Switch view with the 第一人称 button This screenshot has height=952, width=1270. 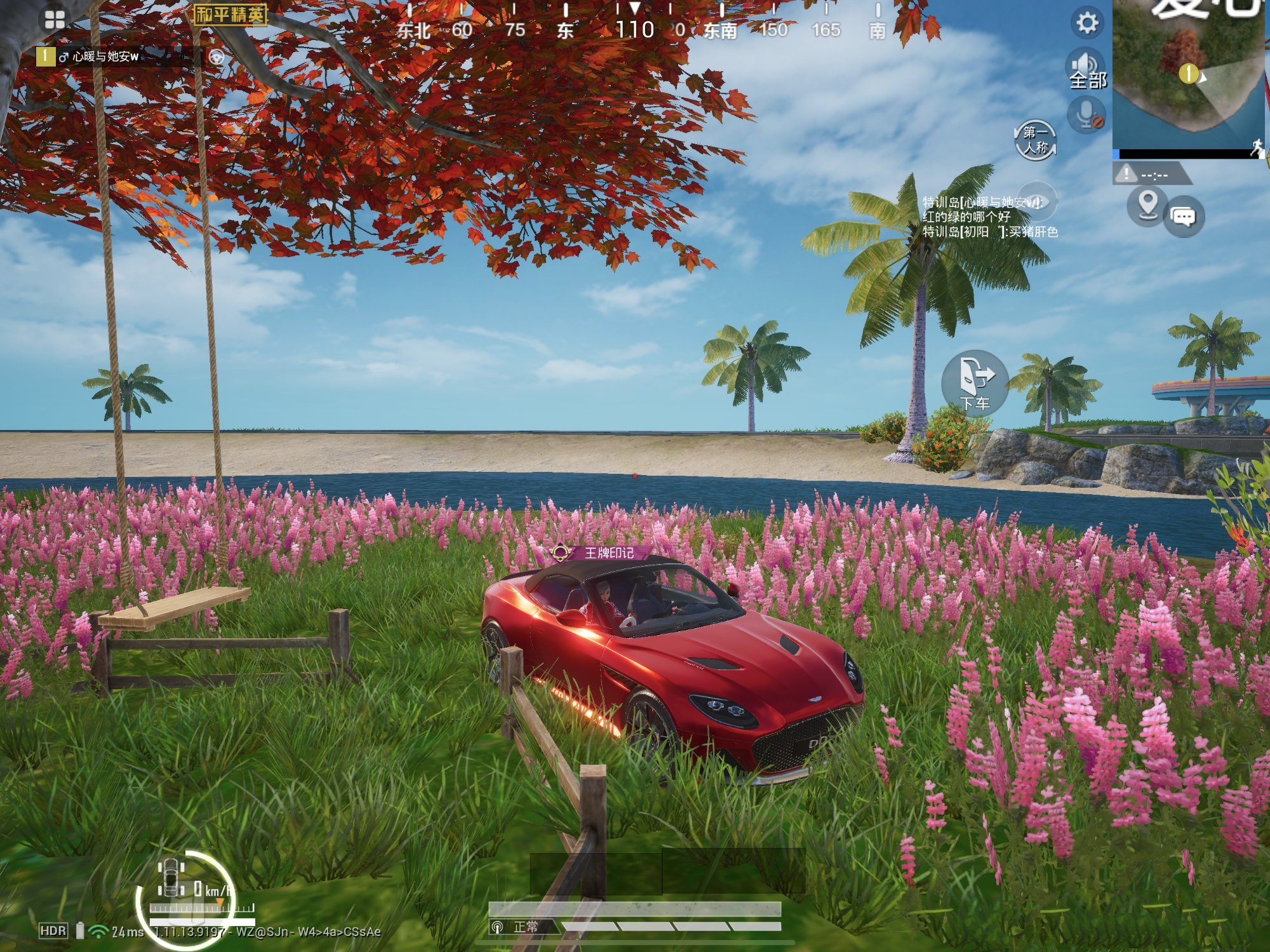tap(1036, 140)
